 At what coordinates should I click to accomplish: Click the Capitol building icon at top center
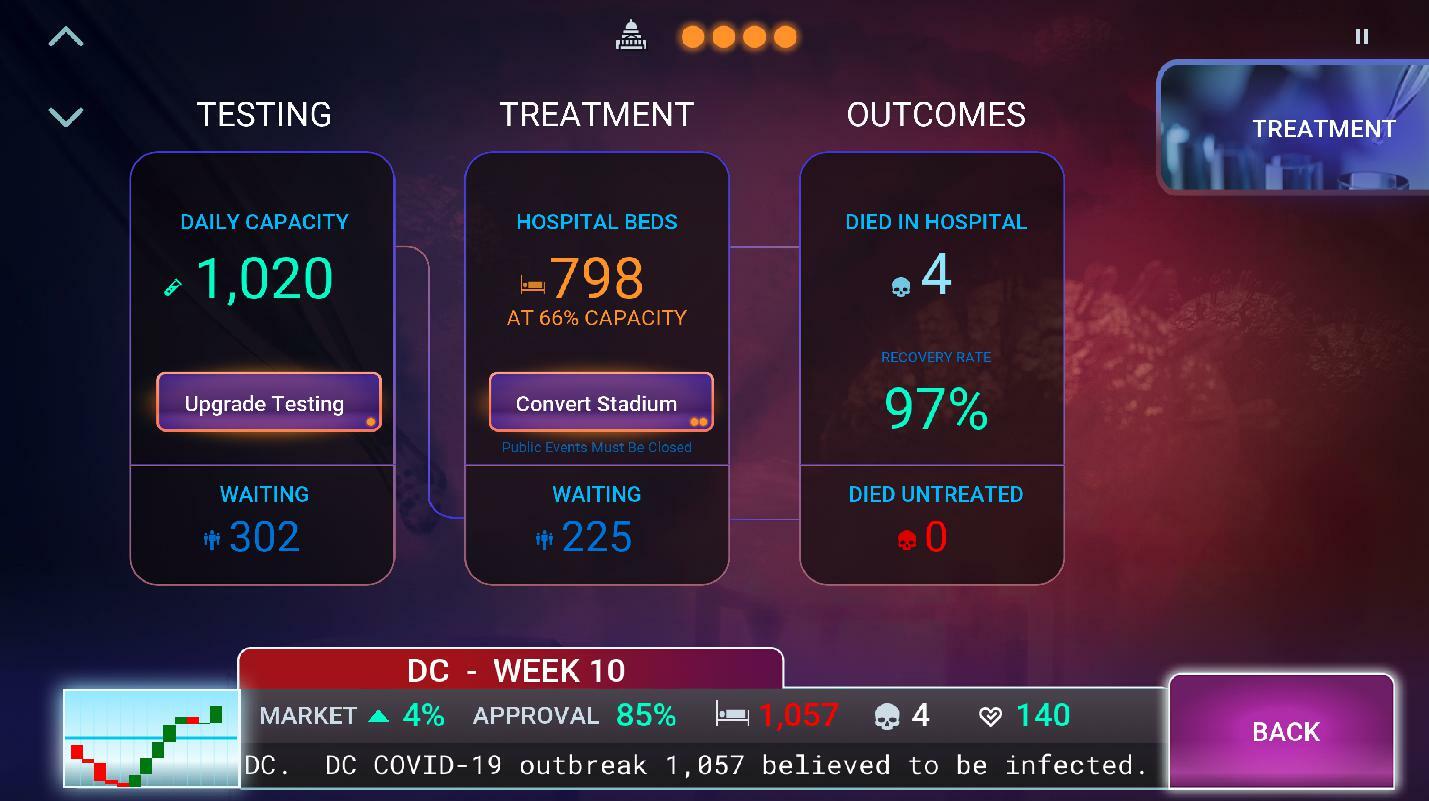[632, 35]
